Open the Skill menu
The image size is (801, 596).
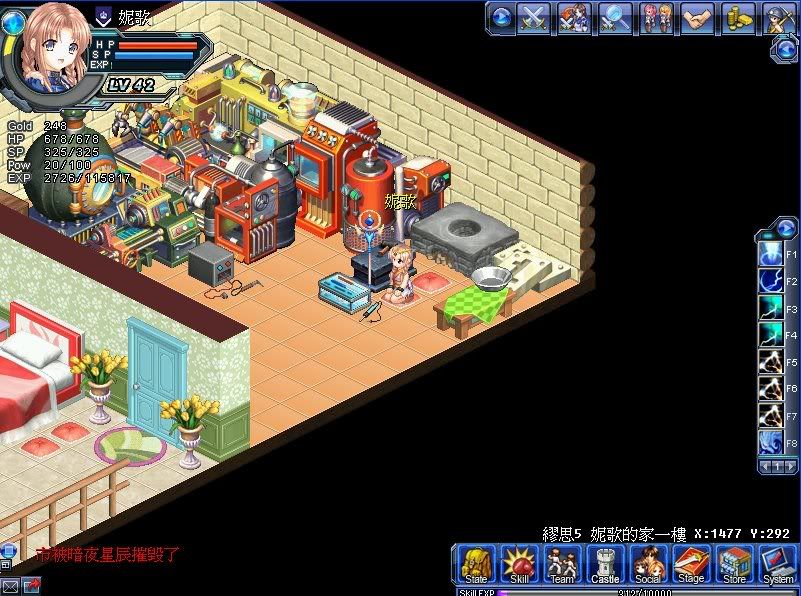[x=519, y=564]
